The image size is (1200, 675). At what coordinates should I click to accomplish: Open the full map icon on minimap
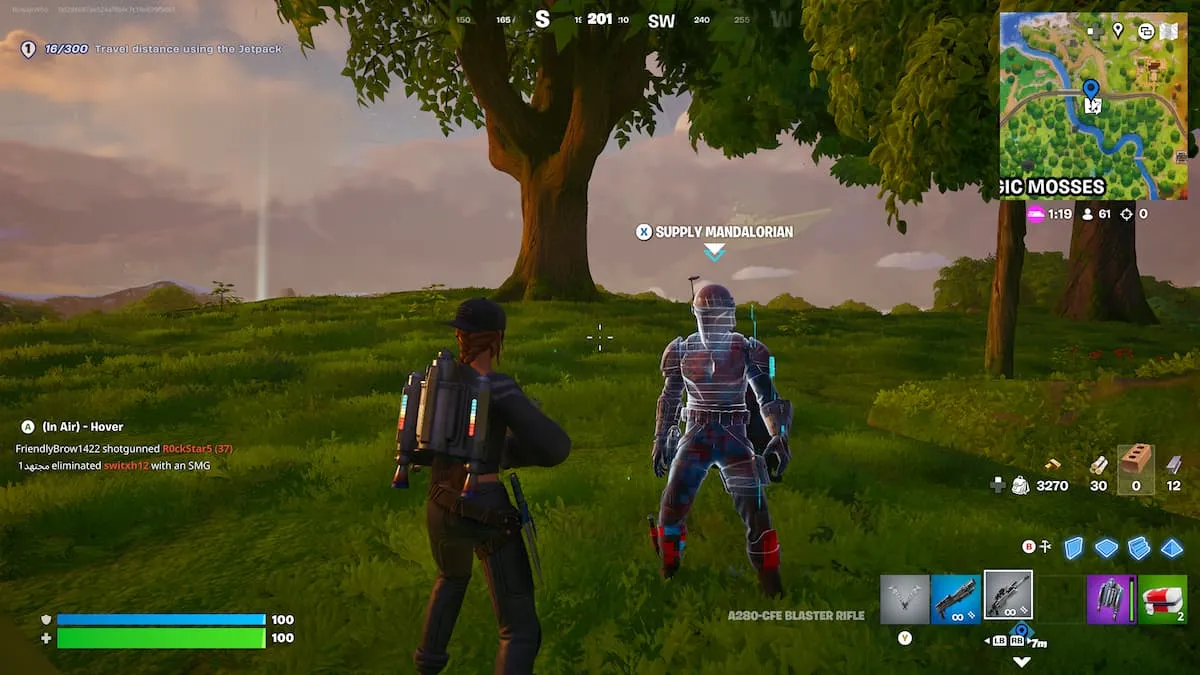(1169, 31)
